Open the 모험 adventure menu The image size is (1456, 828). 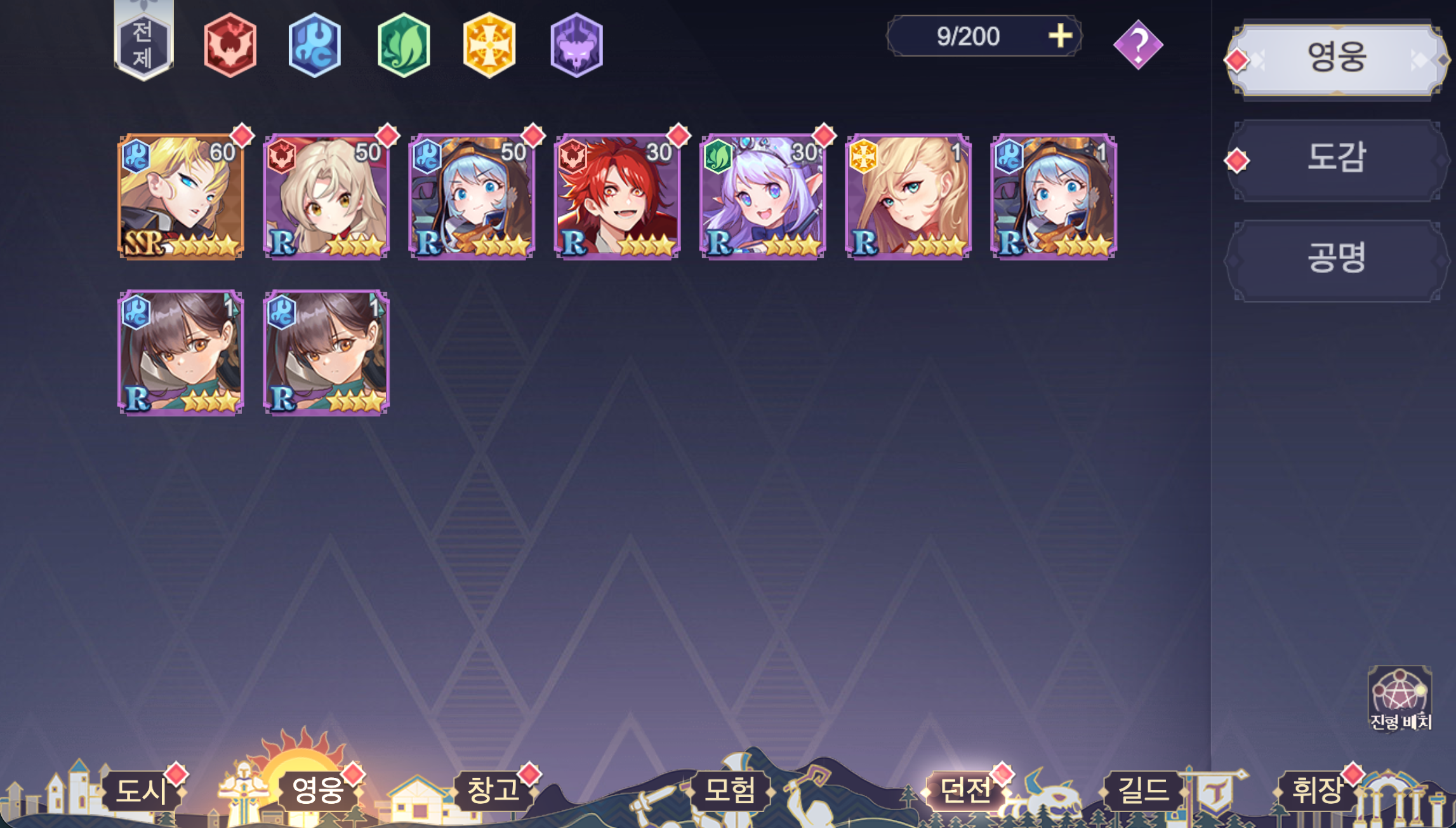[730, 791]
